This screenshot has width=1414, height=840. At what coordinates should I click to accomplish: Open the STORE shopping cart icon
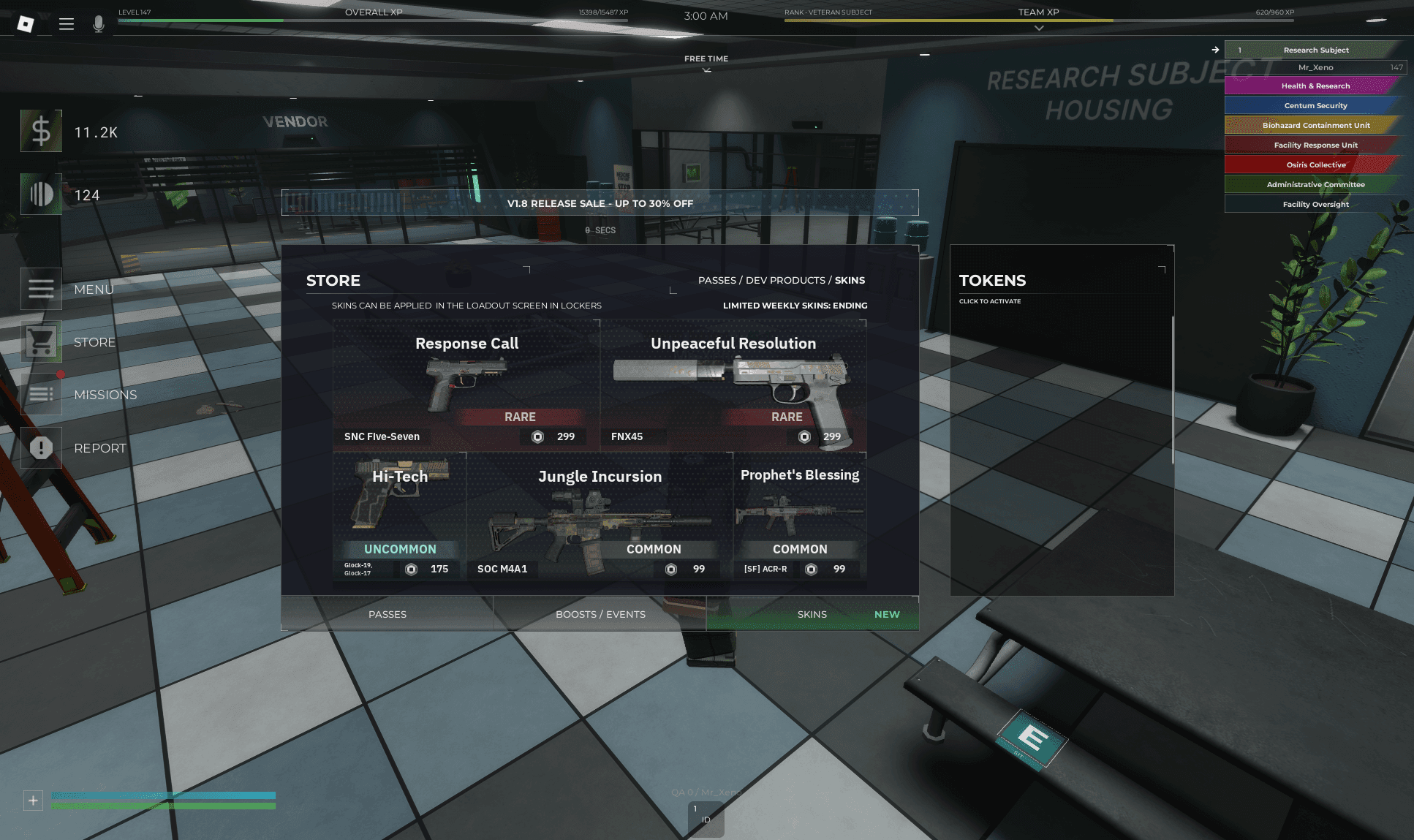(41, 341)
